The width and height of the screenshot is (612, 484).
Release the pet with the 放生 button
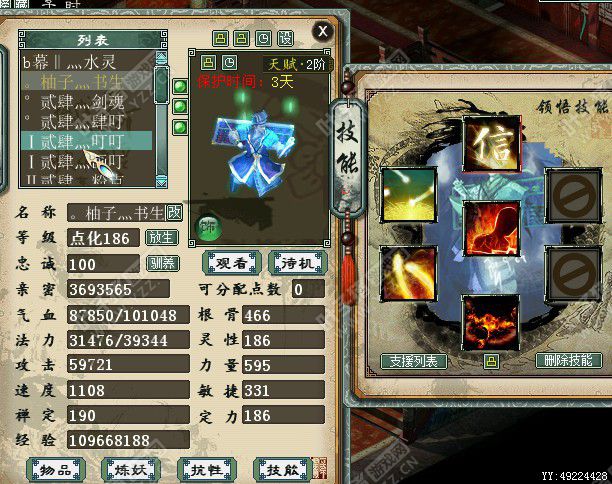pyautogui.click(x=161, y=238)
